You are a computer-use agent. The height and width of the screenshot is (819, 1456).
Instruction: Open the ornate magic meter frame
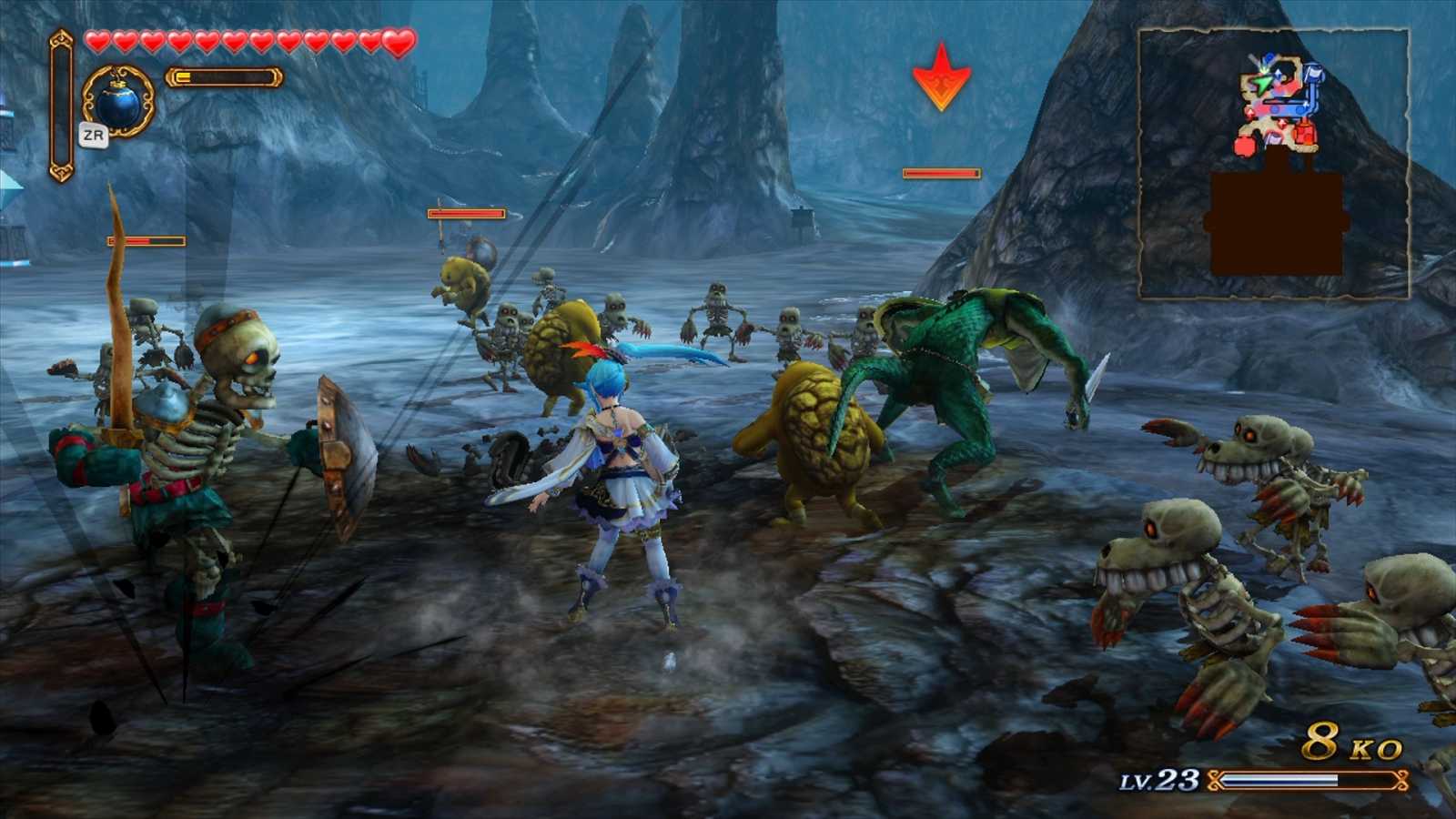coord(222,77)
